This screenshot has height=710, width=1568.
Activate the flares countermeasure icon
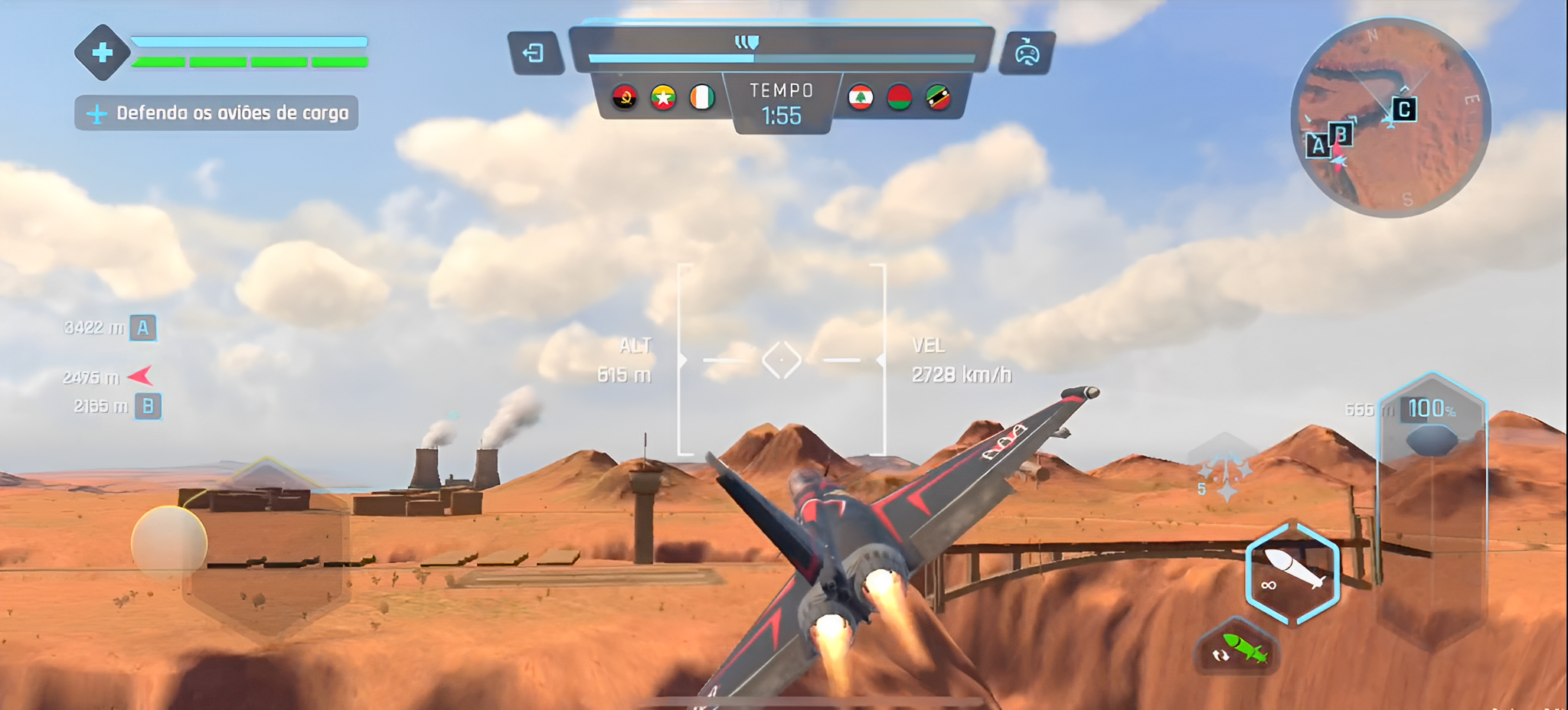point(1223,468)
